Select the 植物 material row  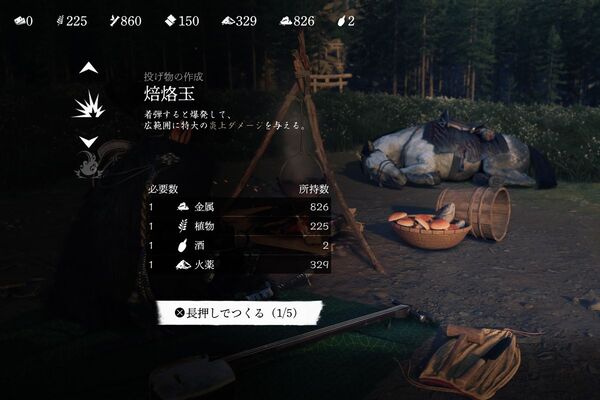238,226
